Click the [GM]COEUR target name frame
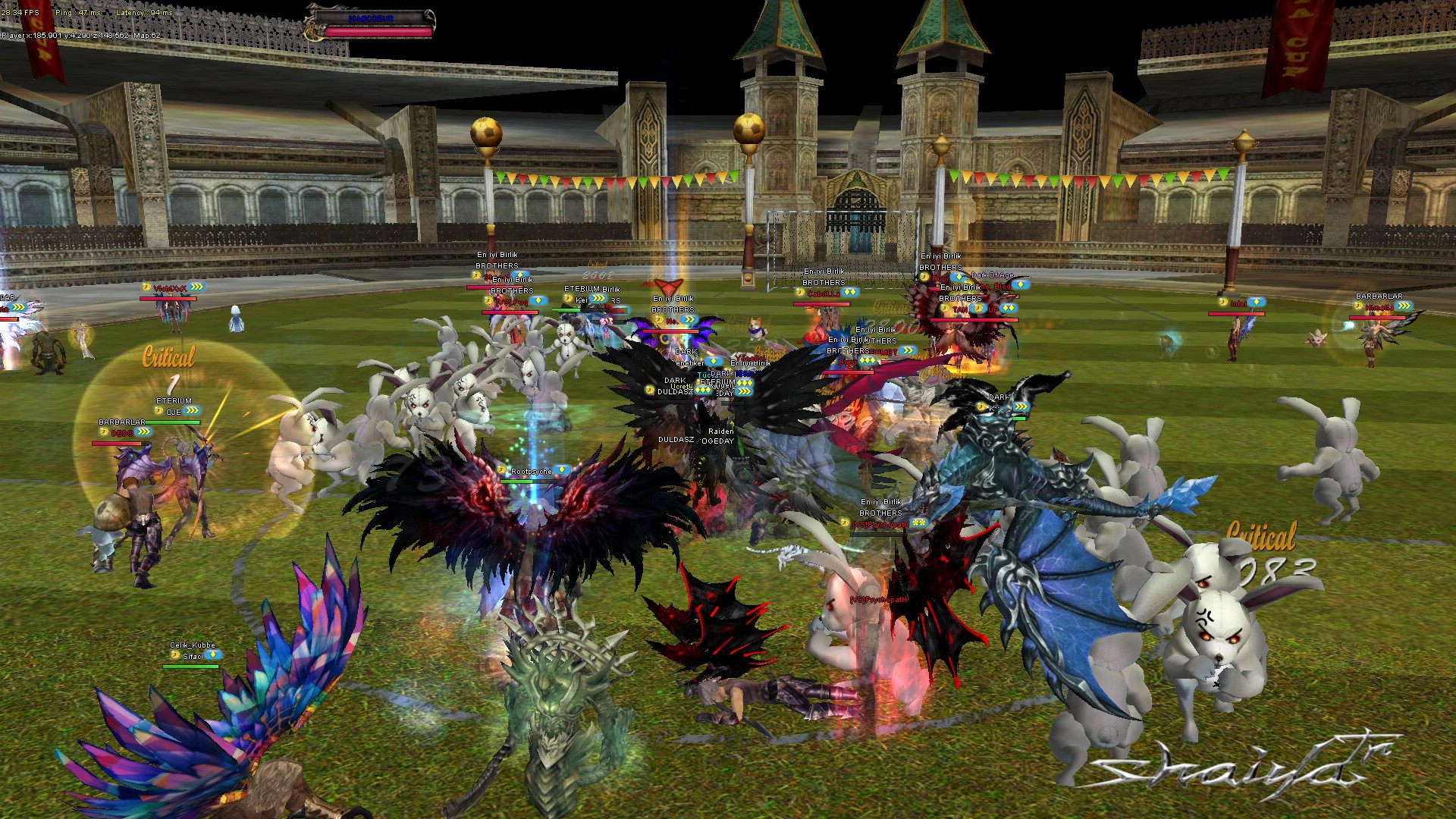This screenshot has width=1456, height=819. tap(371, 18)
